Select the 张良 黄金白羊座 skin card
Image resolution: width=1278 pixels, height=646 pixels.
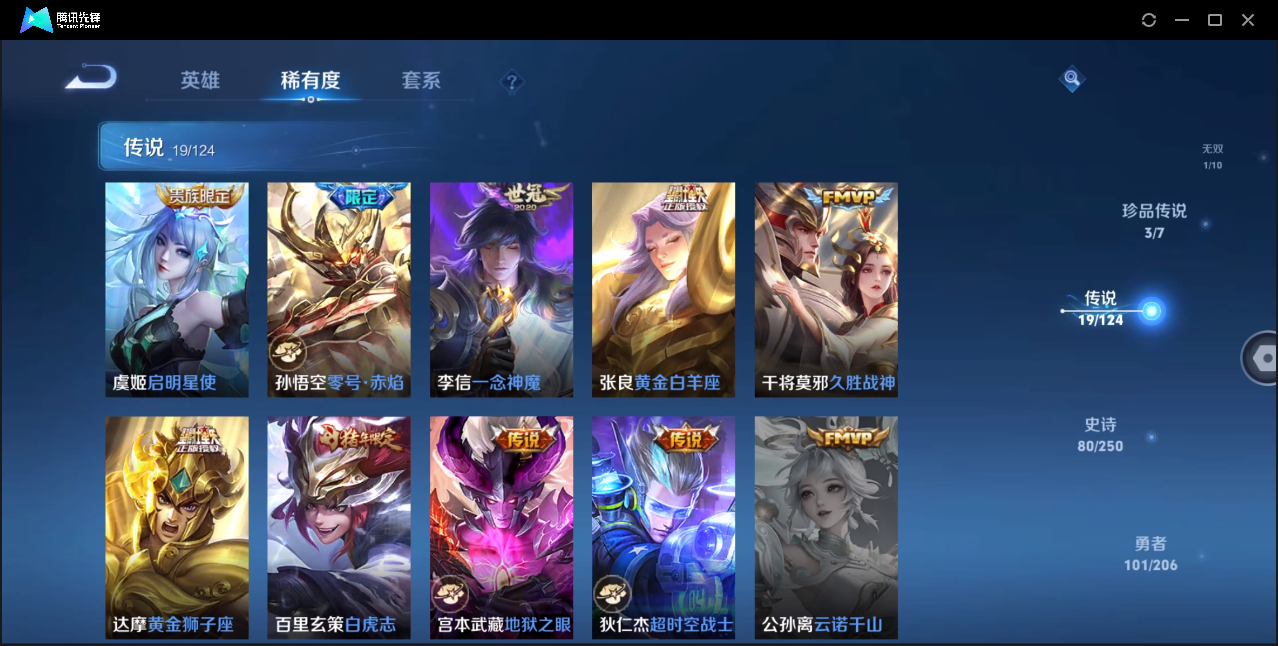663,290
